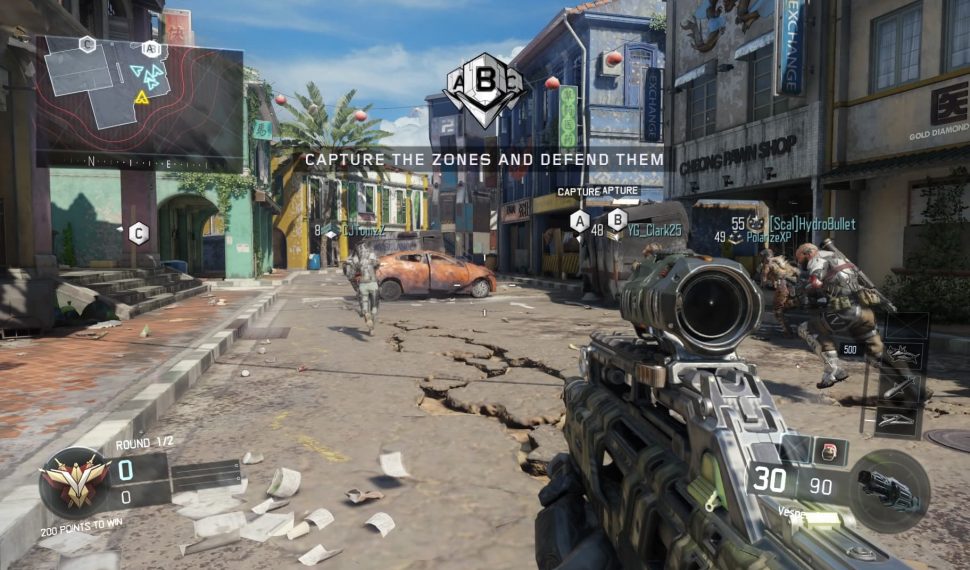The image size is (970, 570).
Task: Click the [Scal]HydroBullet player name tag
Action: [813, 224]
